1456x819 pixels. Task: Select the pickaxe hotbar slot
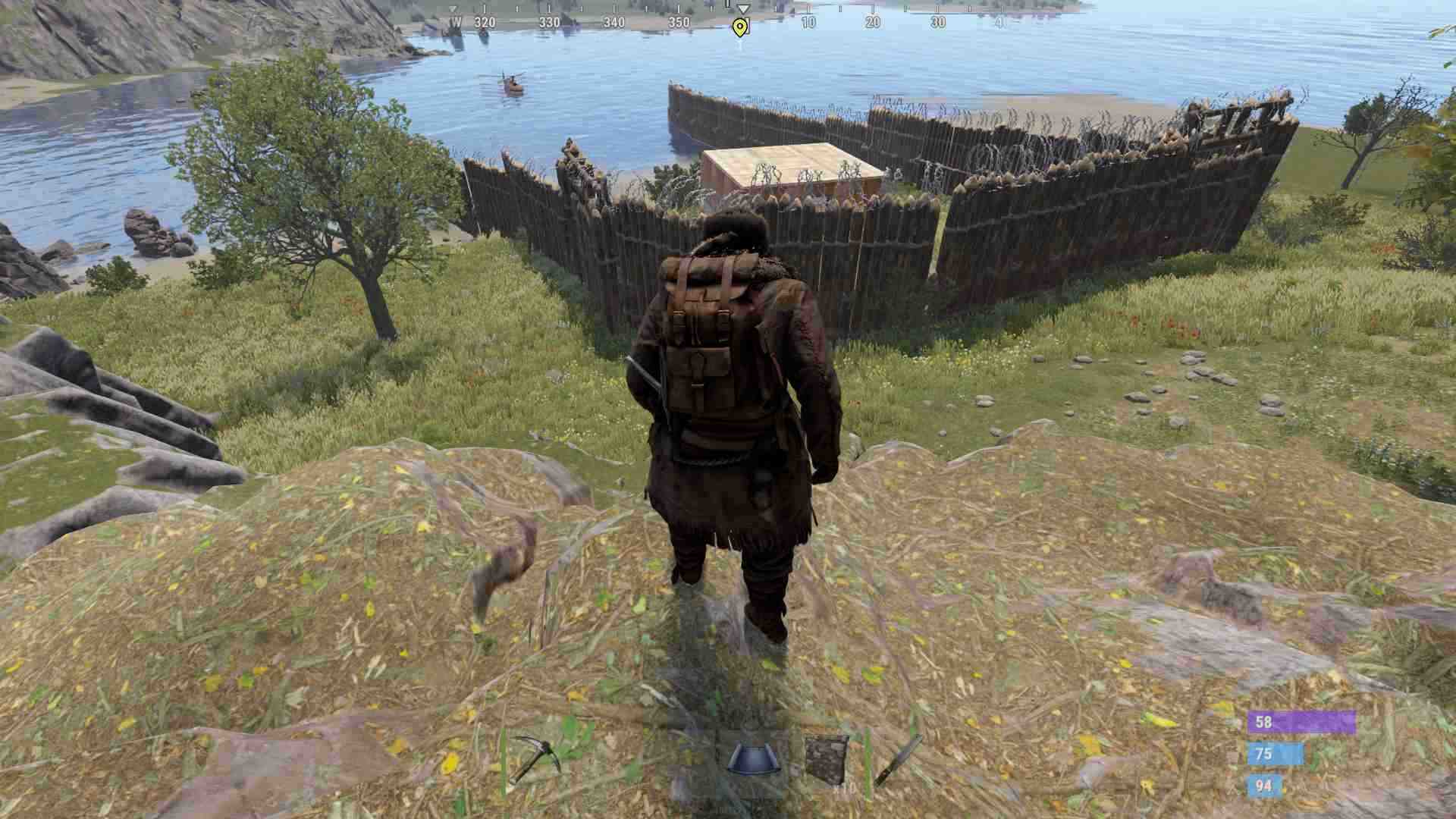536,758
